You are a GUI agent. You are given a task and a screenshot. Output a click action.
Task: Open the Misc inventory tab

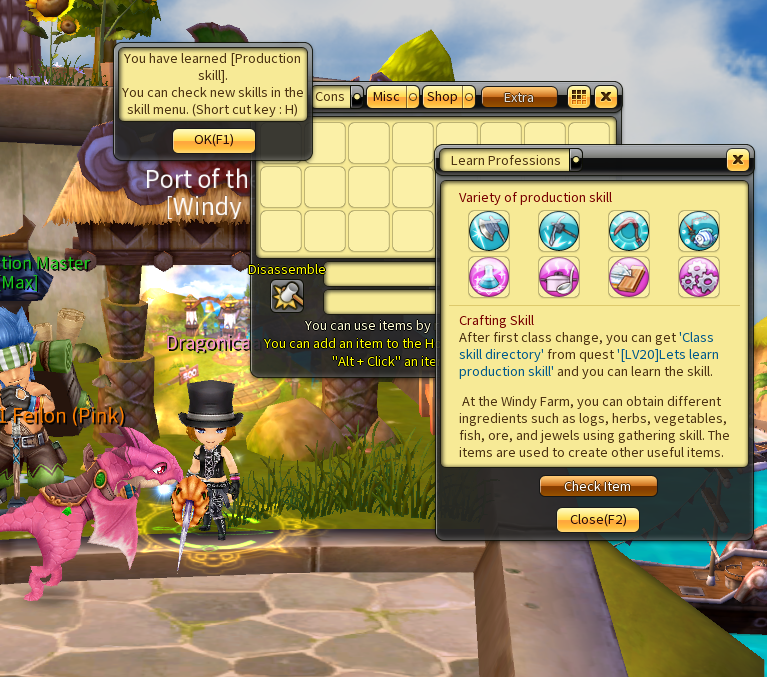click(386, 97)
